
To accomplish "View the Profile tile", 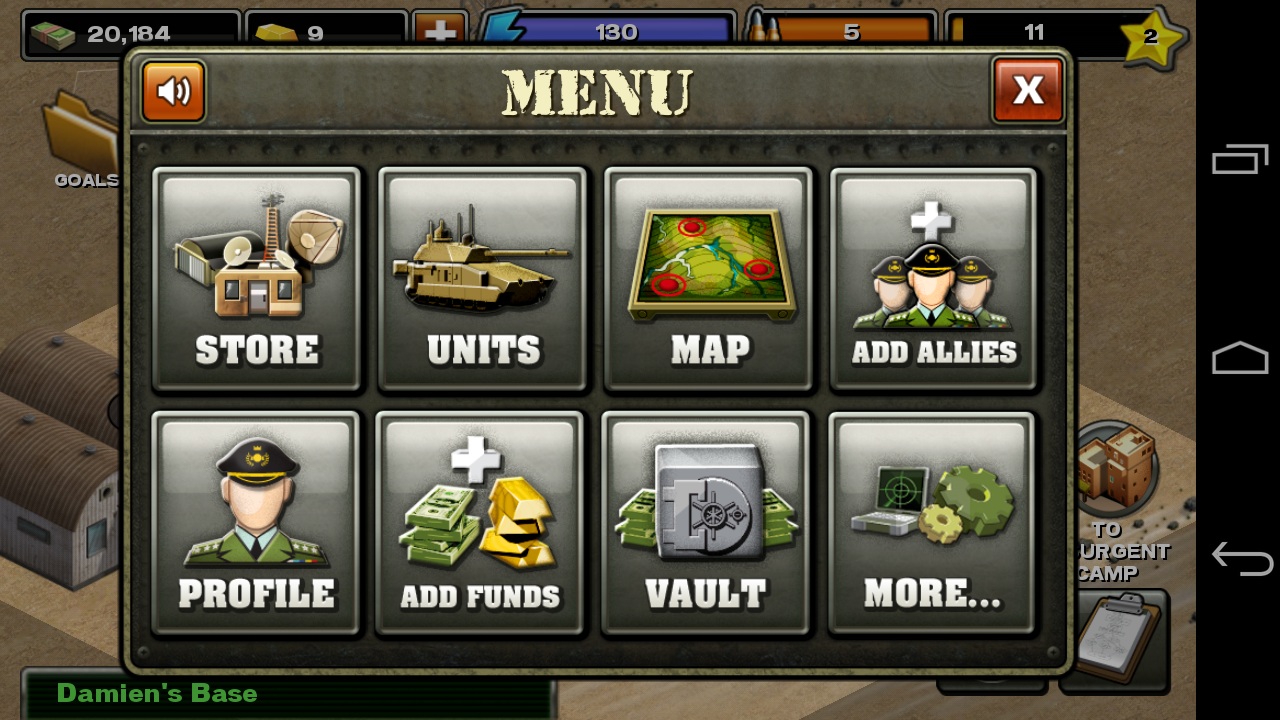I will pyautogui.click(x=256, y=523).
